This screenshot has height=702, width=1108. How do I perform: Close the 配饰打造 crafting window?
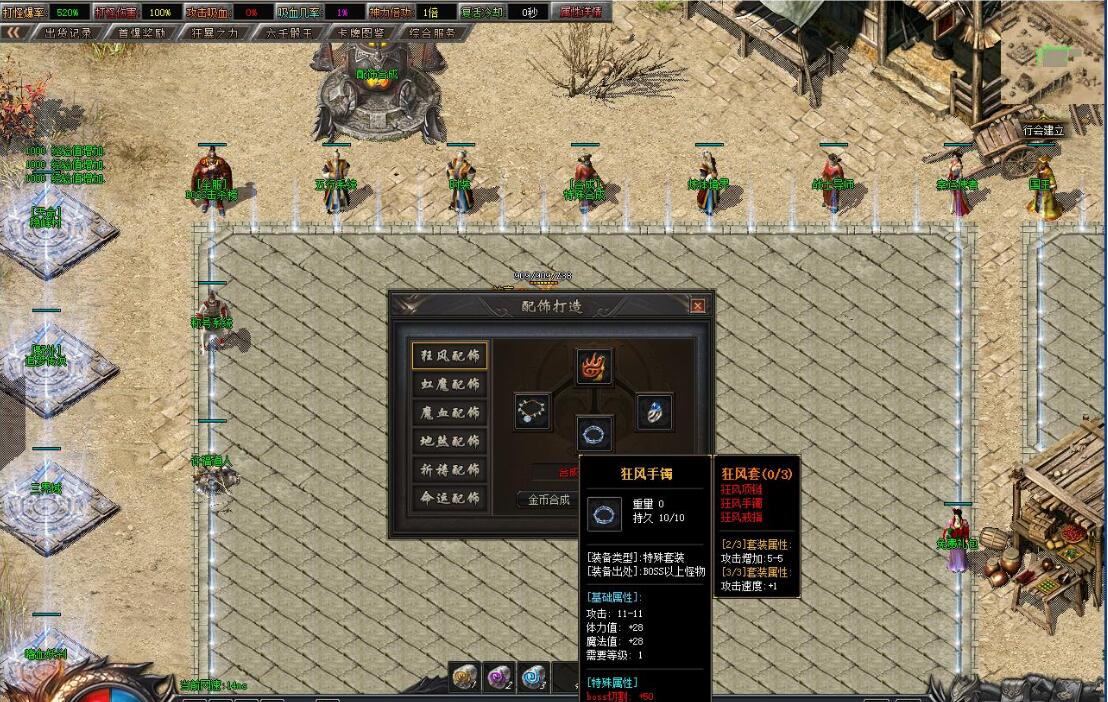coord(697,306)
